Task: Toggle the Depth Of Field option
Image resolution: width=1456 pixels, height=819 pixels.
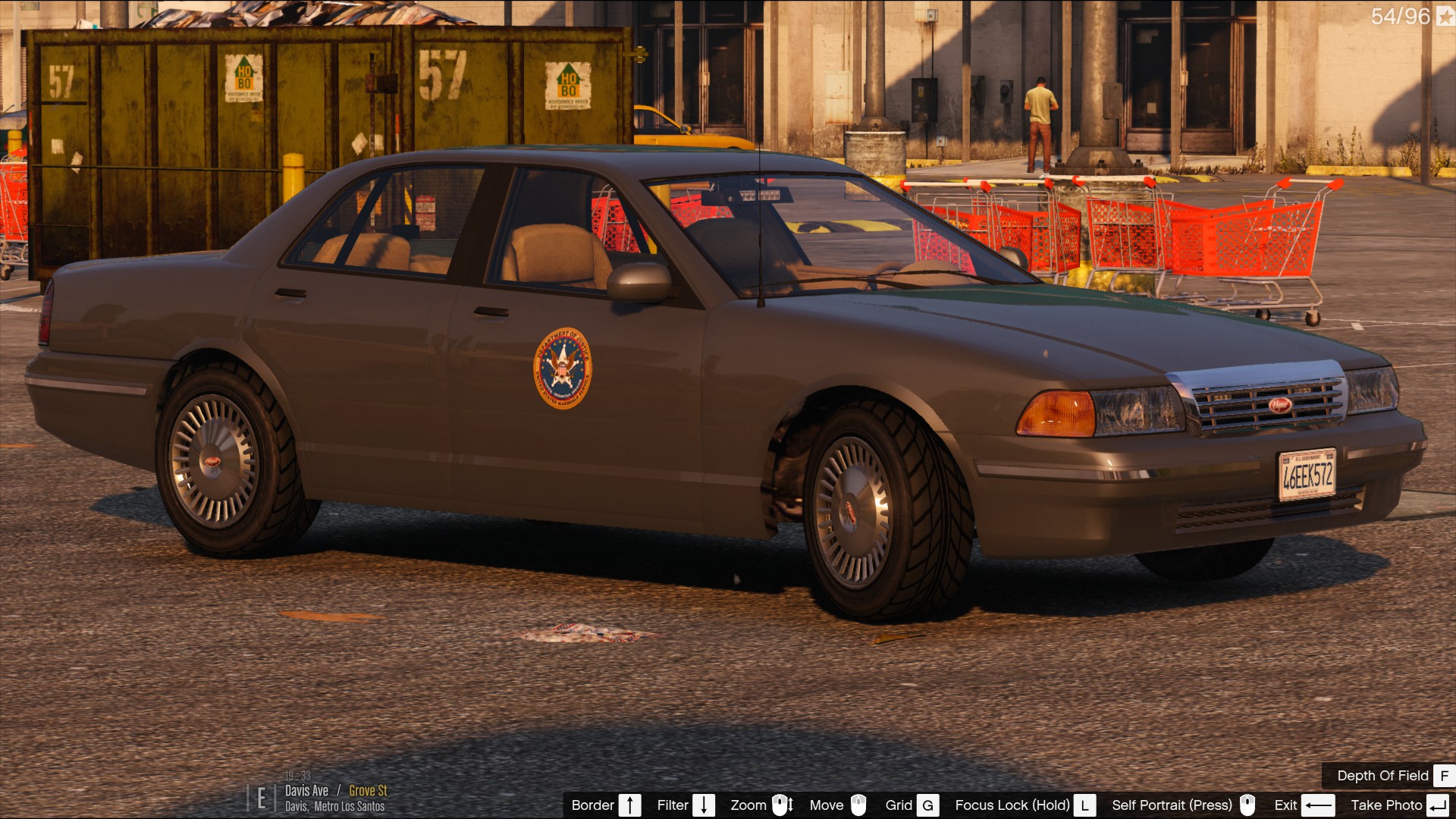Action: tap(1394, 776)
